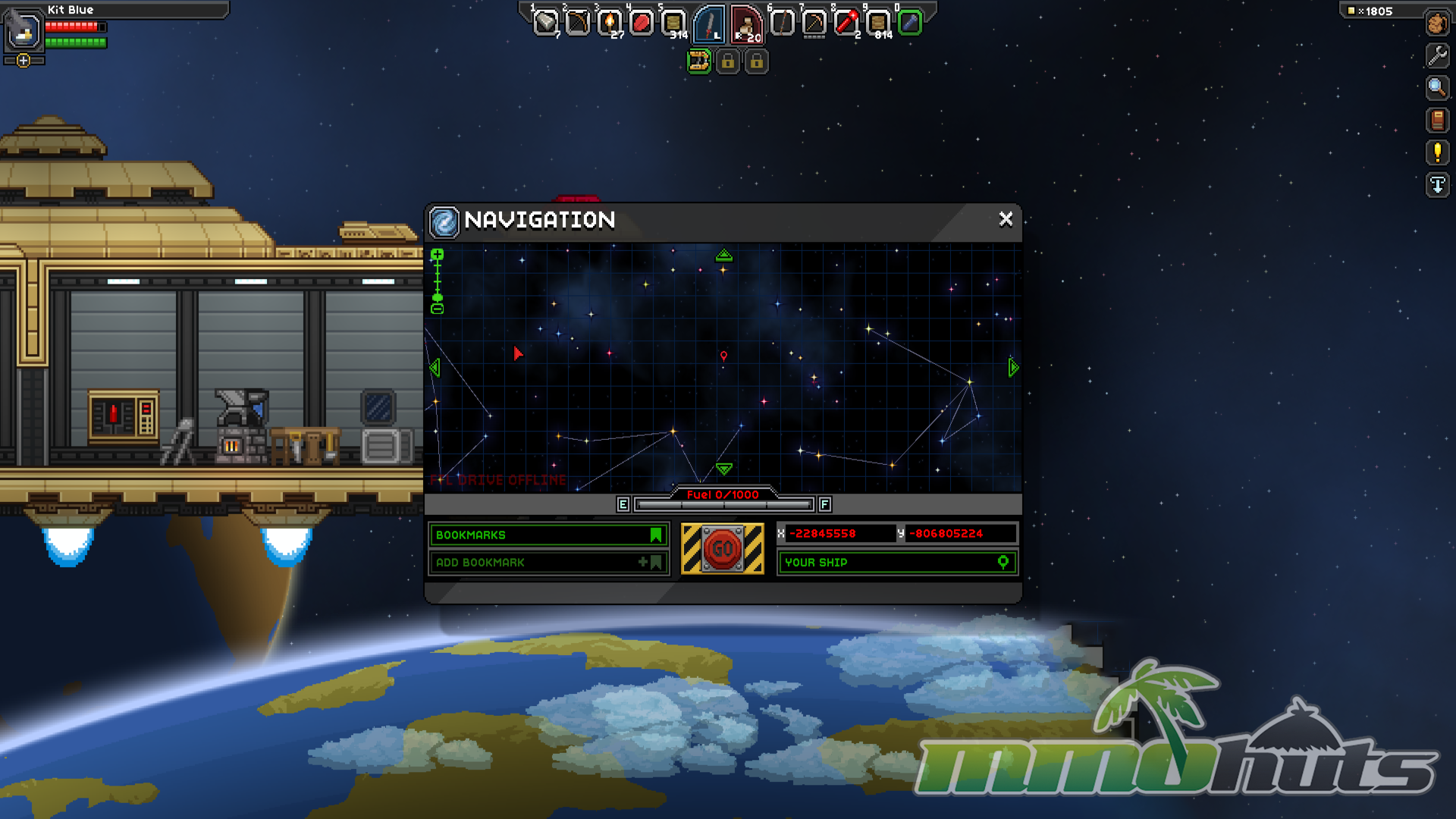
Task: Pan the star map up
Action: pos(723,256)
